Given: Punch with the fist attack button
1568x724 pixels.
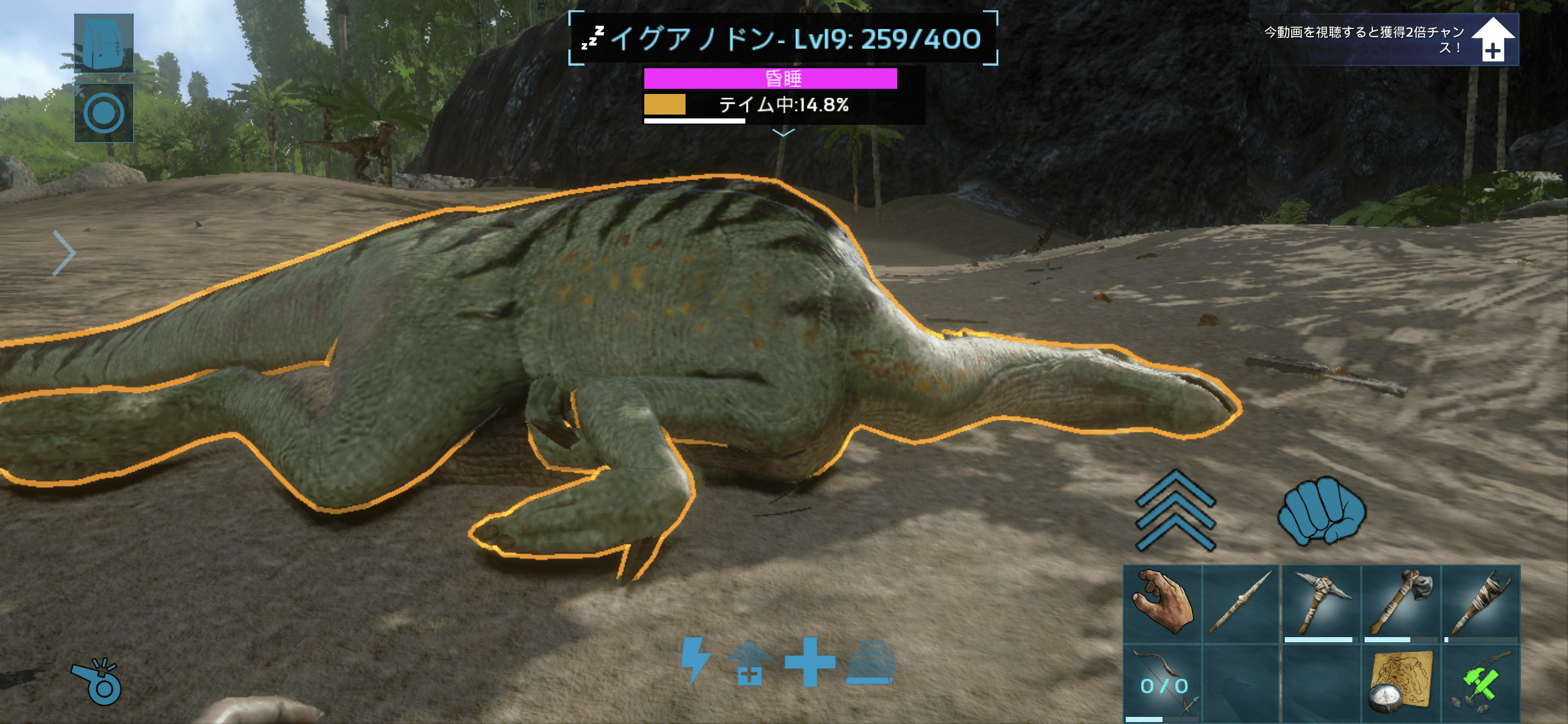Looking at the screenshot, I should point(1321,510).
